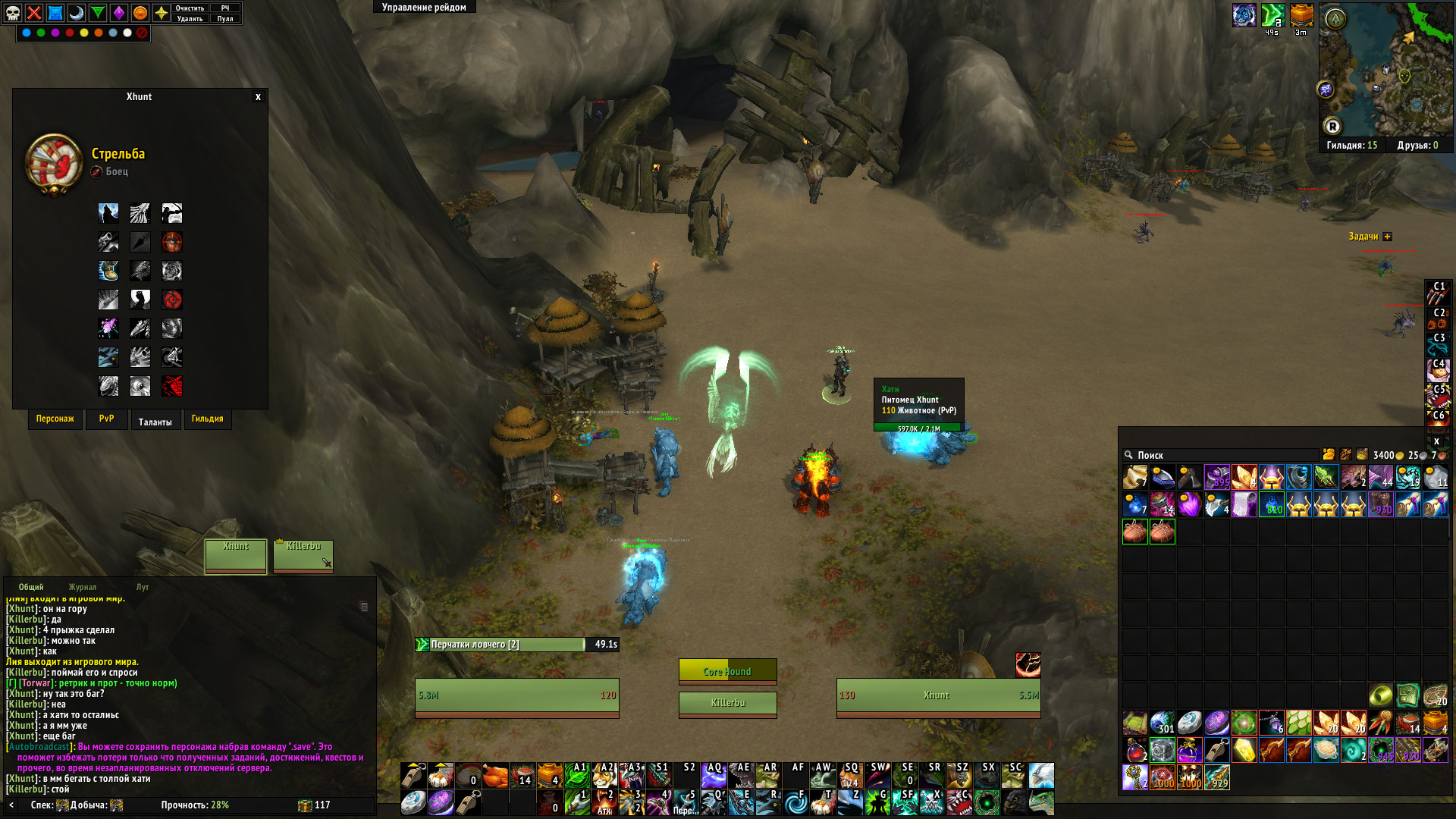Switch to the Персонаж tab
This screenshot has height=819, width=1456.
pyautogui.click(x=55, y=419)
